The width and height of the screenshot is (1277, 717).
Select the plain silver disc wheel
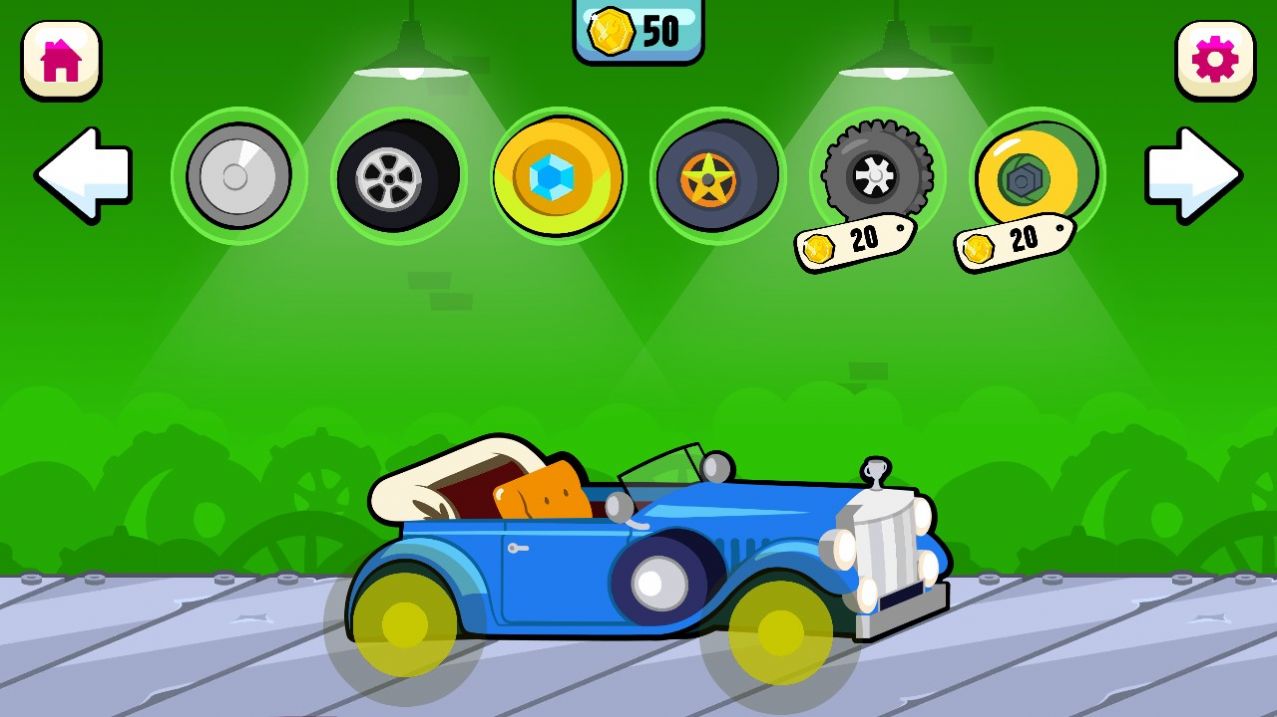click(239, 176)
